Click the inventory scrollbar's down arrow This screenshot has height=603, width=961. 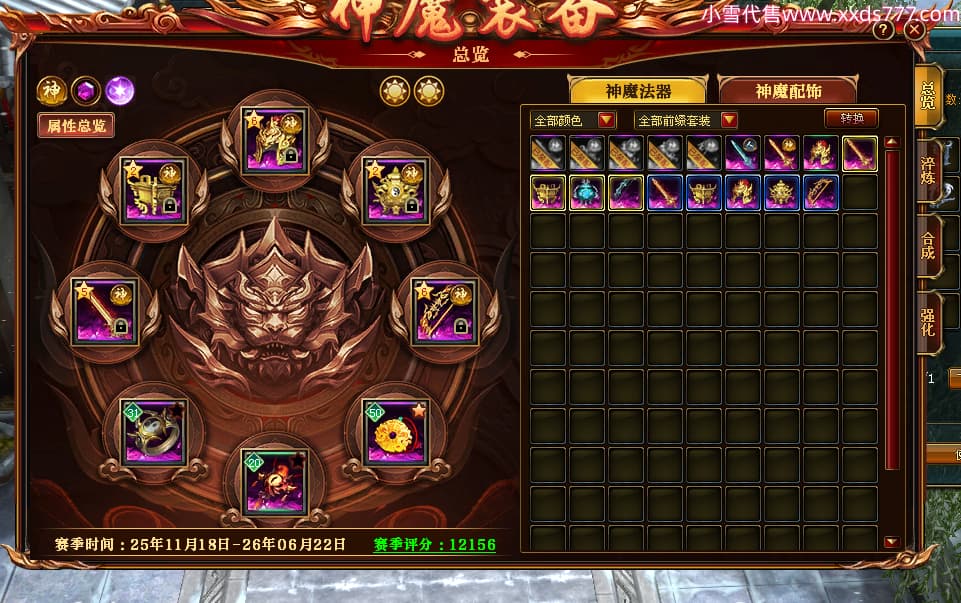click(891, 542)
